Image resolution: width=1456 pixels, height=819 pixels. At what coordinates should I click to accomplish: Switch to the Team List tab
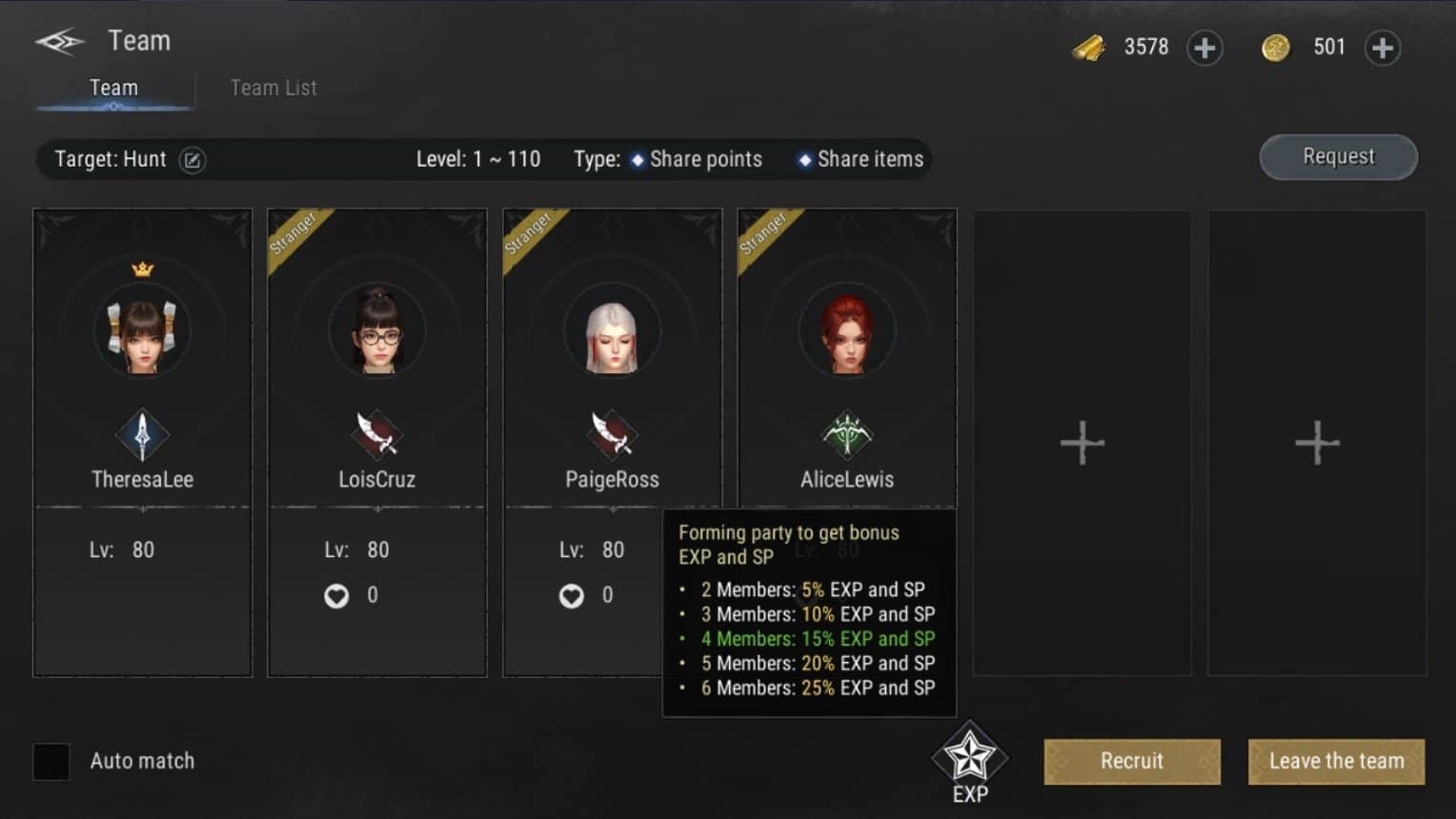point(273,88)
